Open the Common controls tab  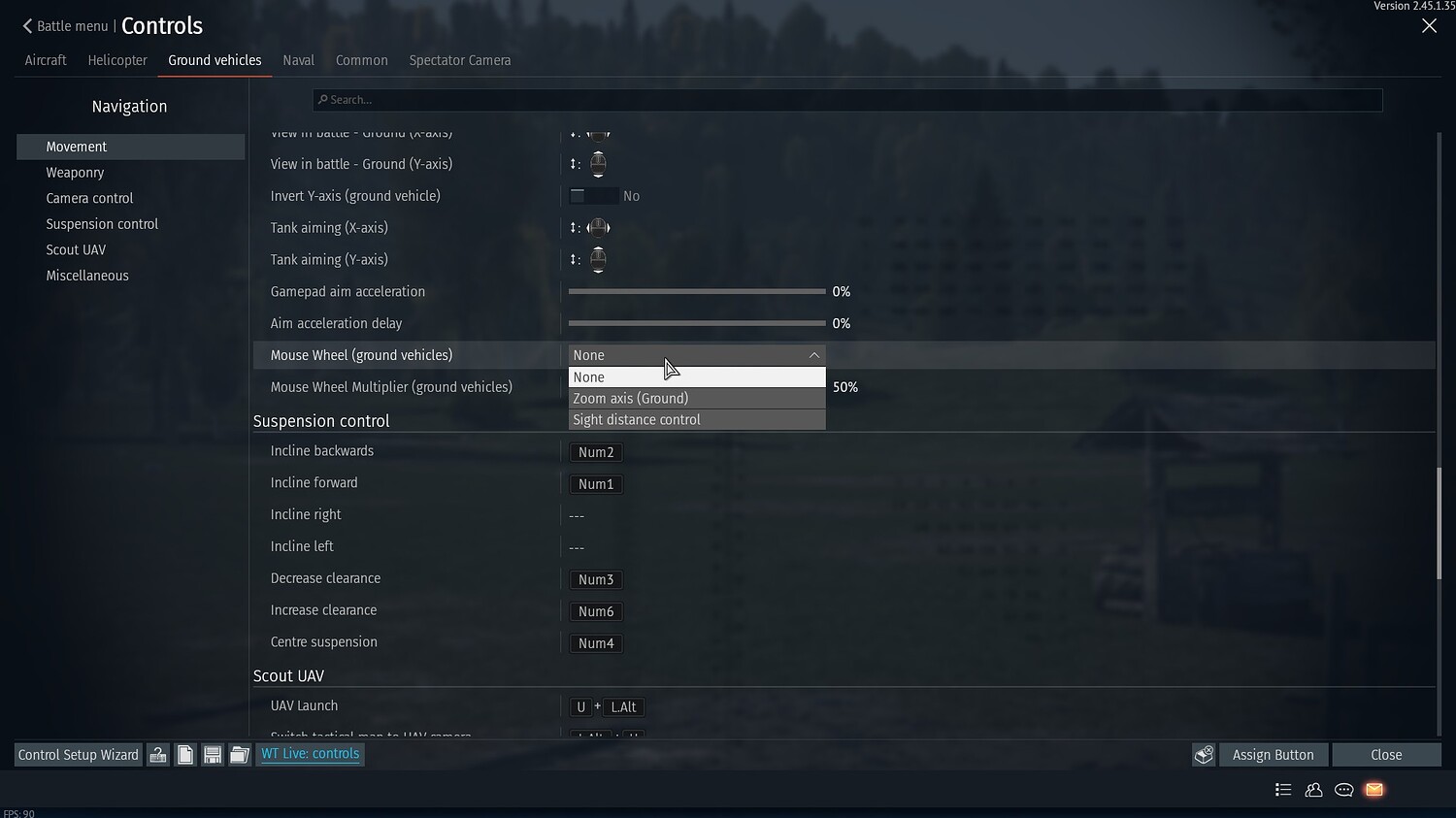[x=361, y=60]
